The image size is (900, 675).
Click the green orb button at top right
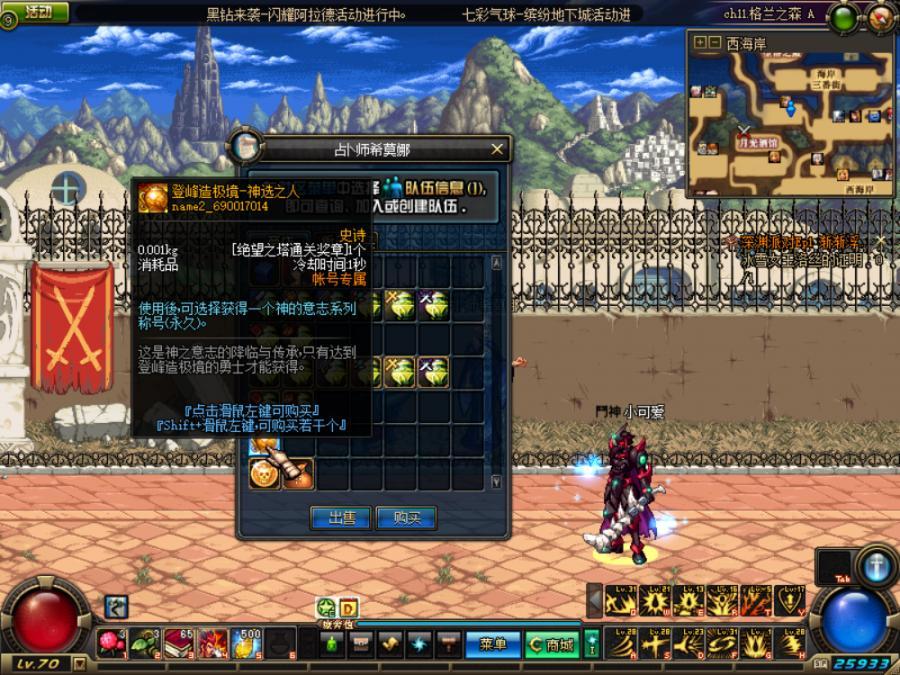click(844, 17)
